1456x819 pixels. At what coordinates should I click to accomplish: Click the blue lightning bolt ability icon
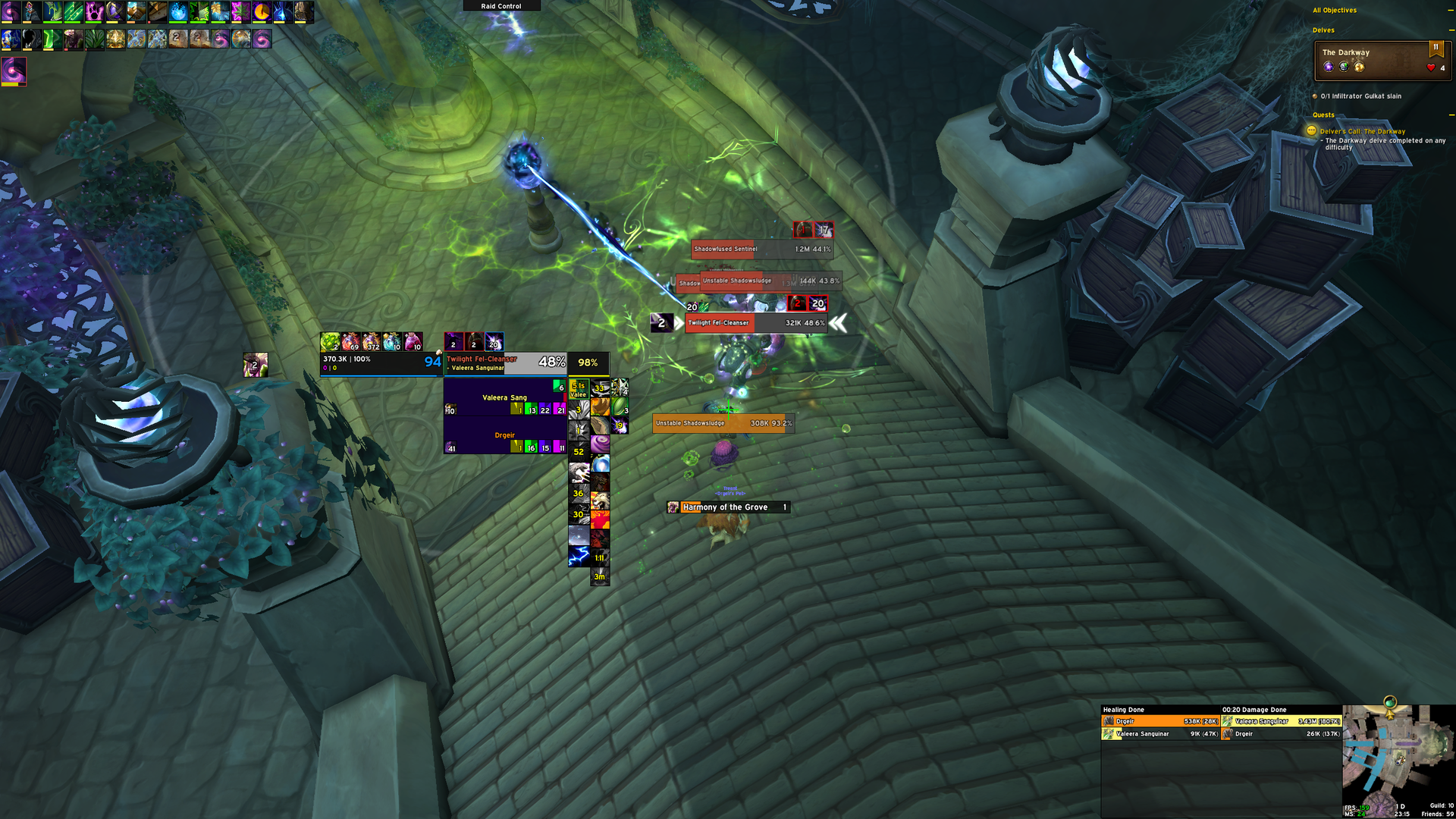click(x=579, y=557)
